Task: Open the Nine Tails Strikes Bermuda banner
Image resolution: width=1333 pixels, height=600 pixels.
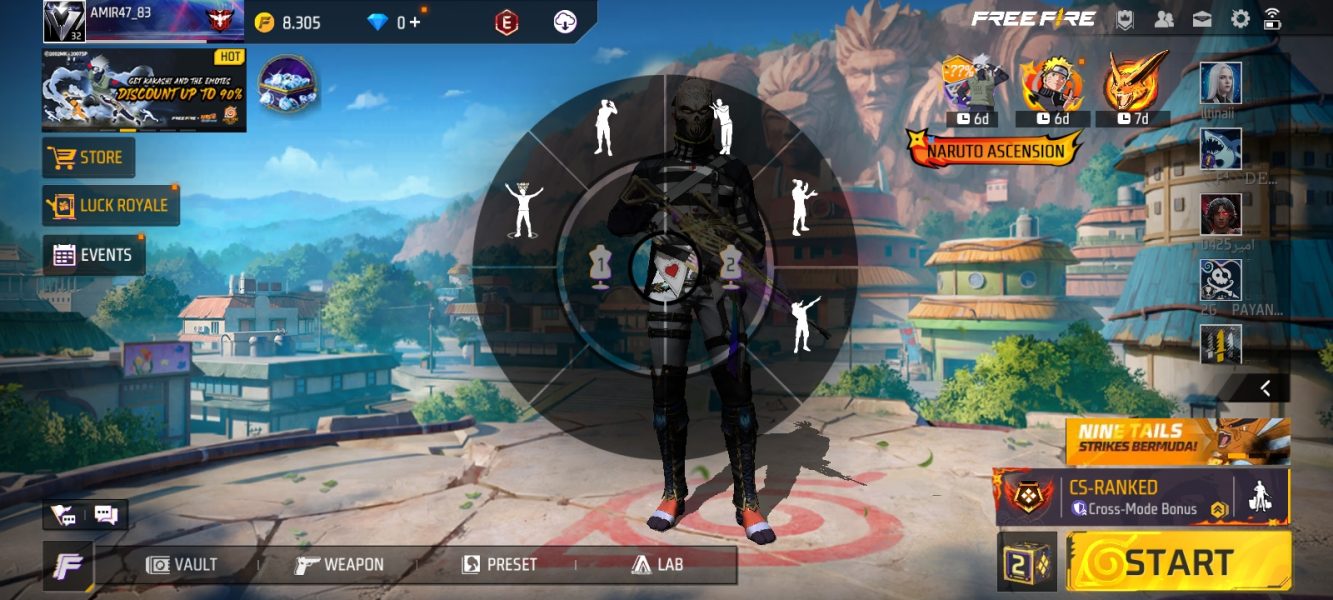Action: click(x=1177, y=441)
